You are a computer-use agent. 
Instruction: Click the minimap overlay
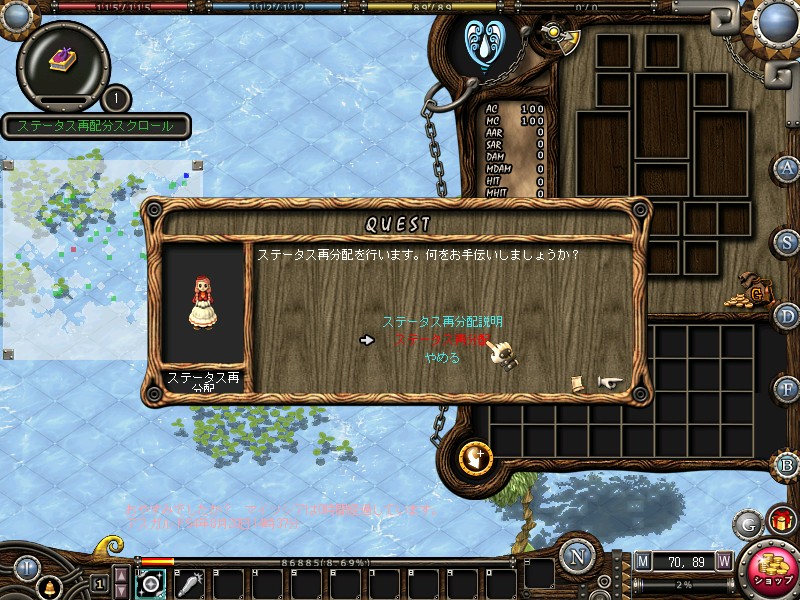point(100,255)
